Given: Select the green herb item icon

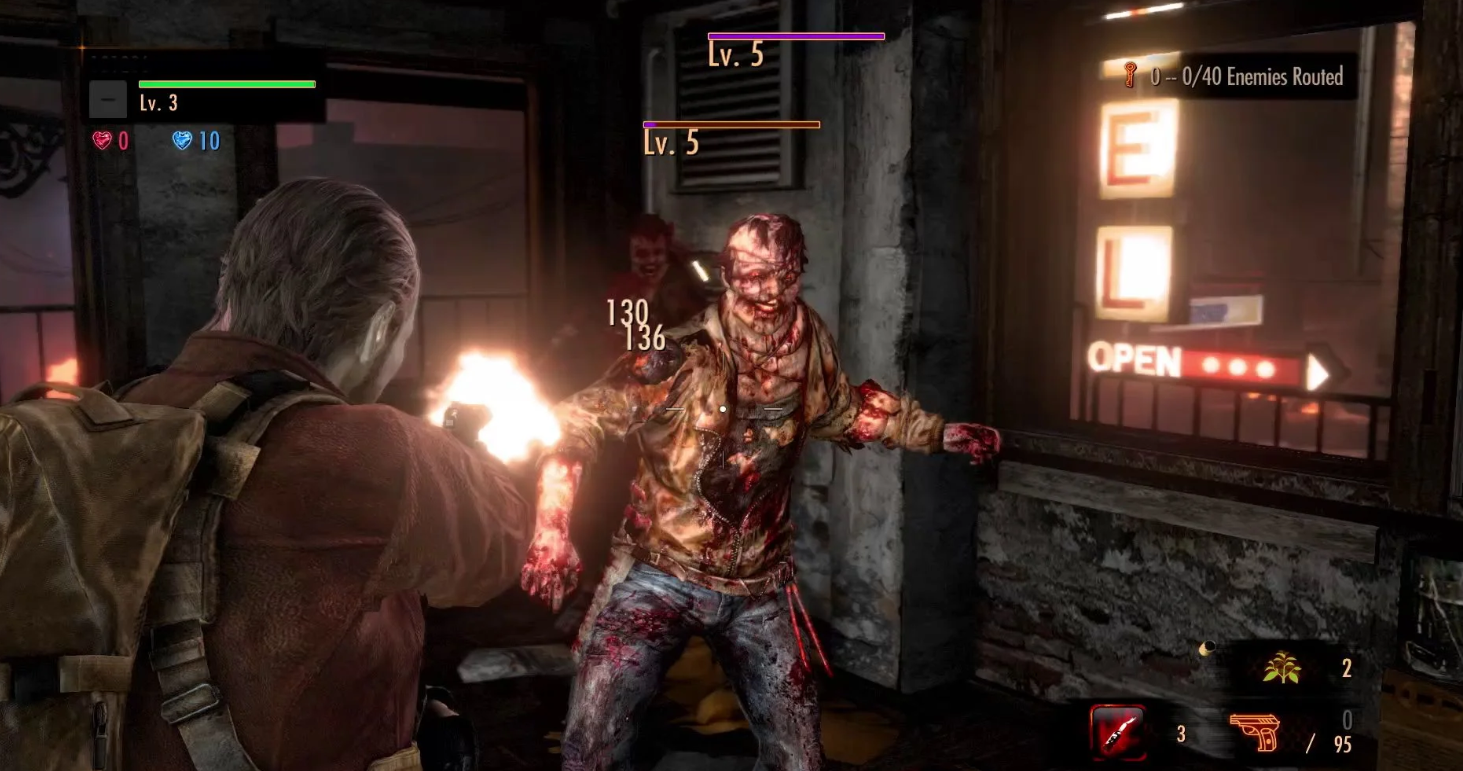Looking at the screenshot, I should point(1280,669).
